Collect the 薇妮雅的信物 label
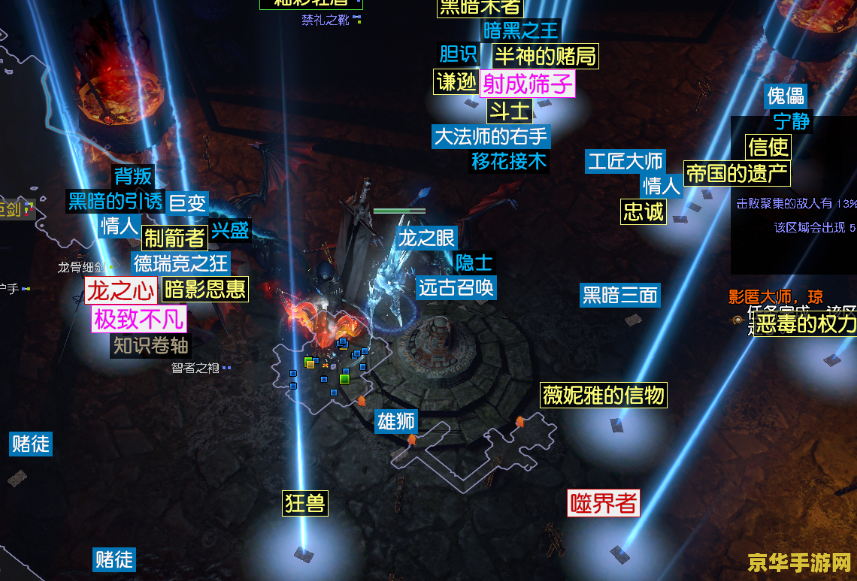857x581 pixels. coord(603,394)
